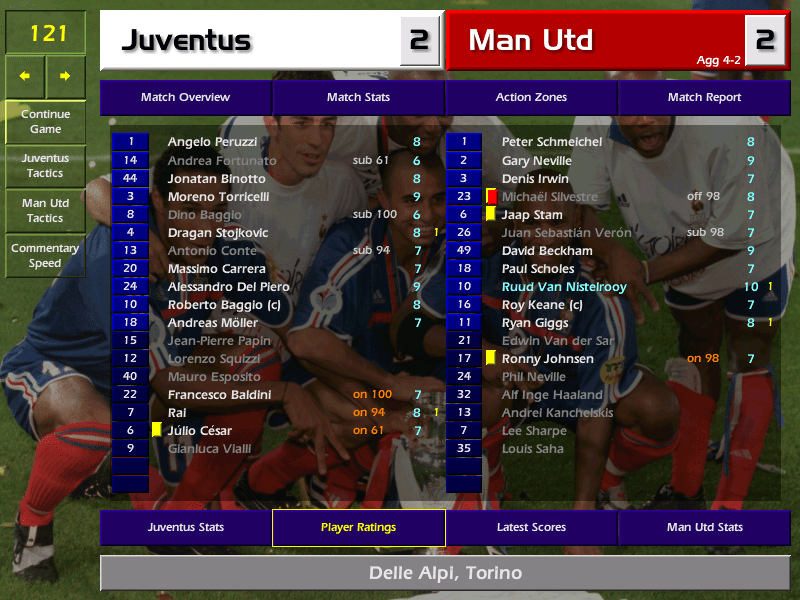Open Man Utd Tactics screen

pyautogui.click(x=45, y=211)
